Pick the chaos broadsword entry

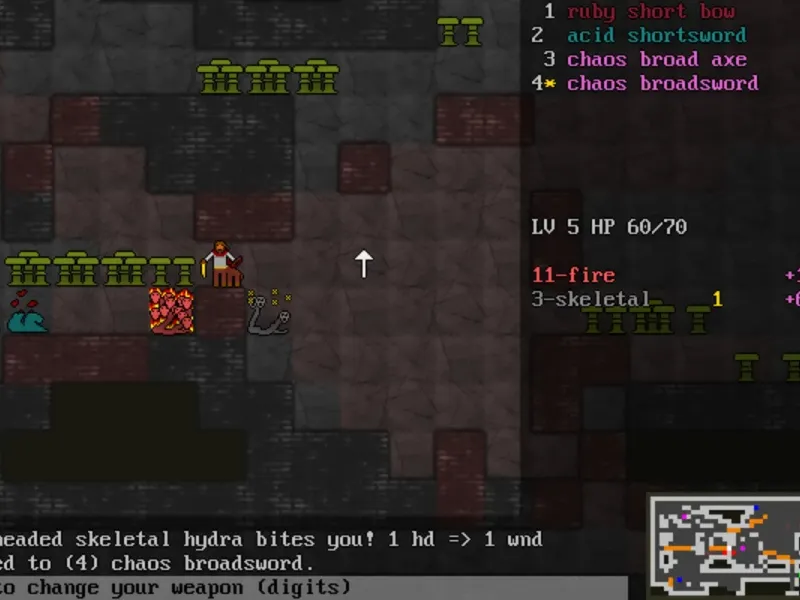(662, 84)
